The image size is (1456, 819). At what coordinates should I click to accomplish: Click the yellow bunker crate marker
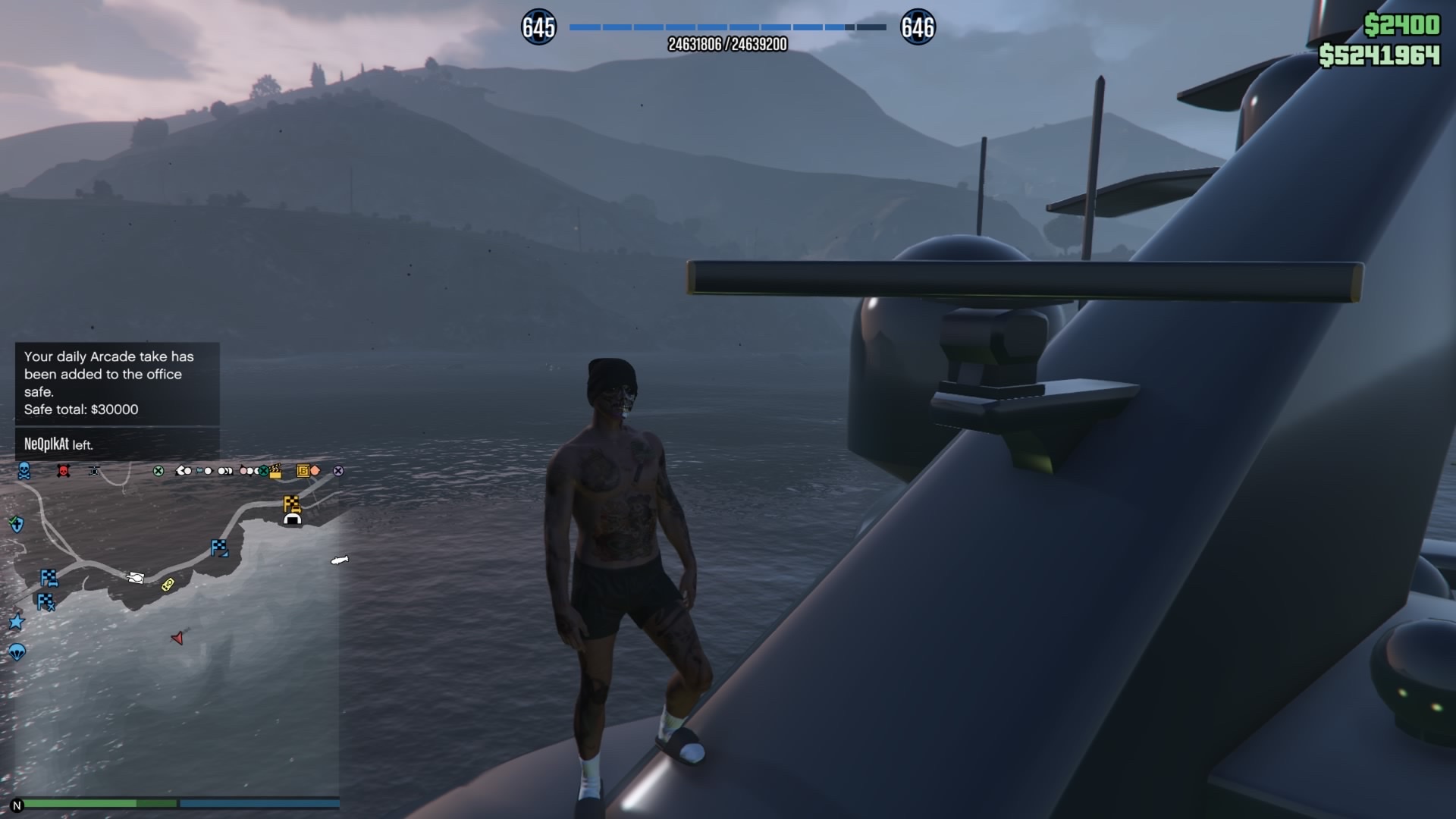[x=303, y=471]
